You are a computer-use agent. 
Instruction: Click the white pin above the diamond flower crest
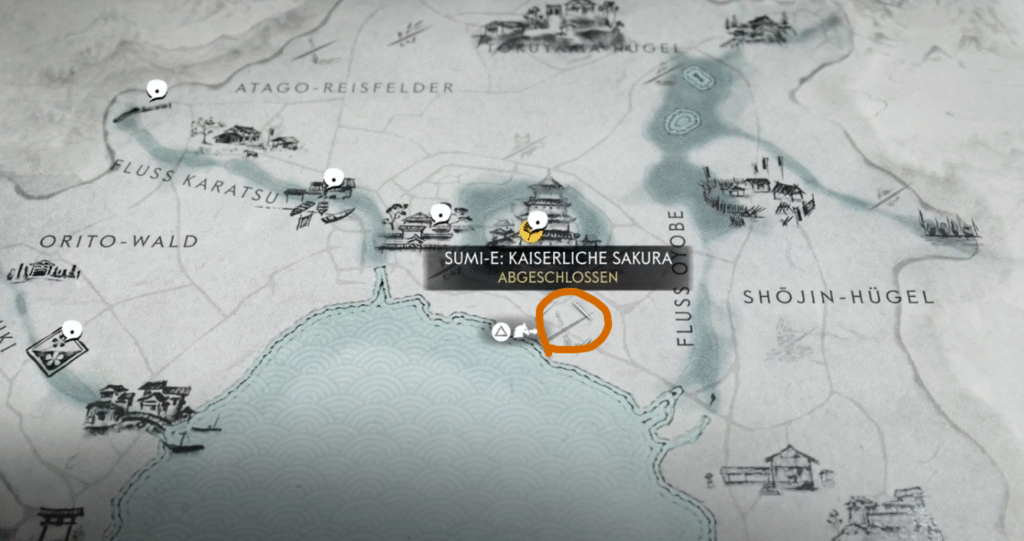pyautogui.click(x=70, y=329)
